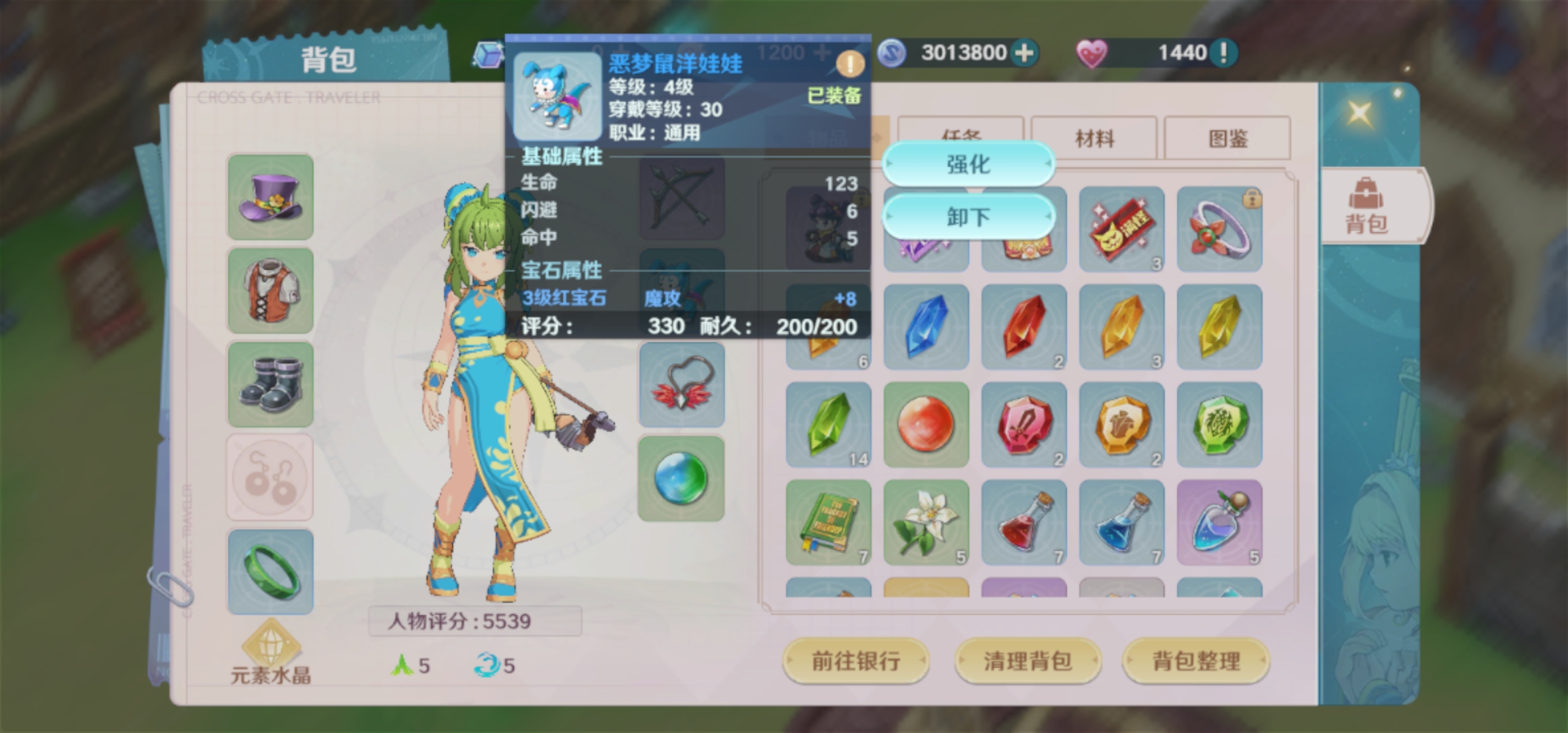Click the blue potion bottle stack

(1121, 521)
